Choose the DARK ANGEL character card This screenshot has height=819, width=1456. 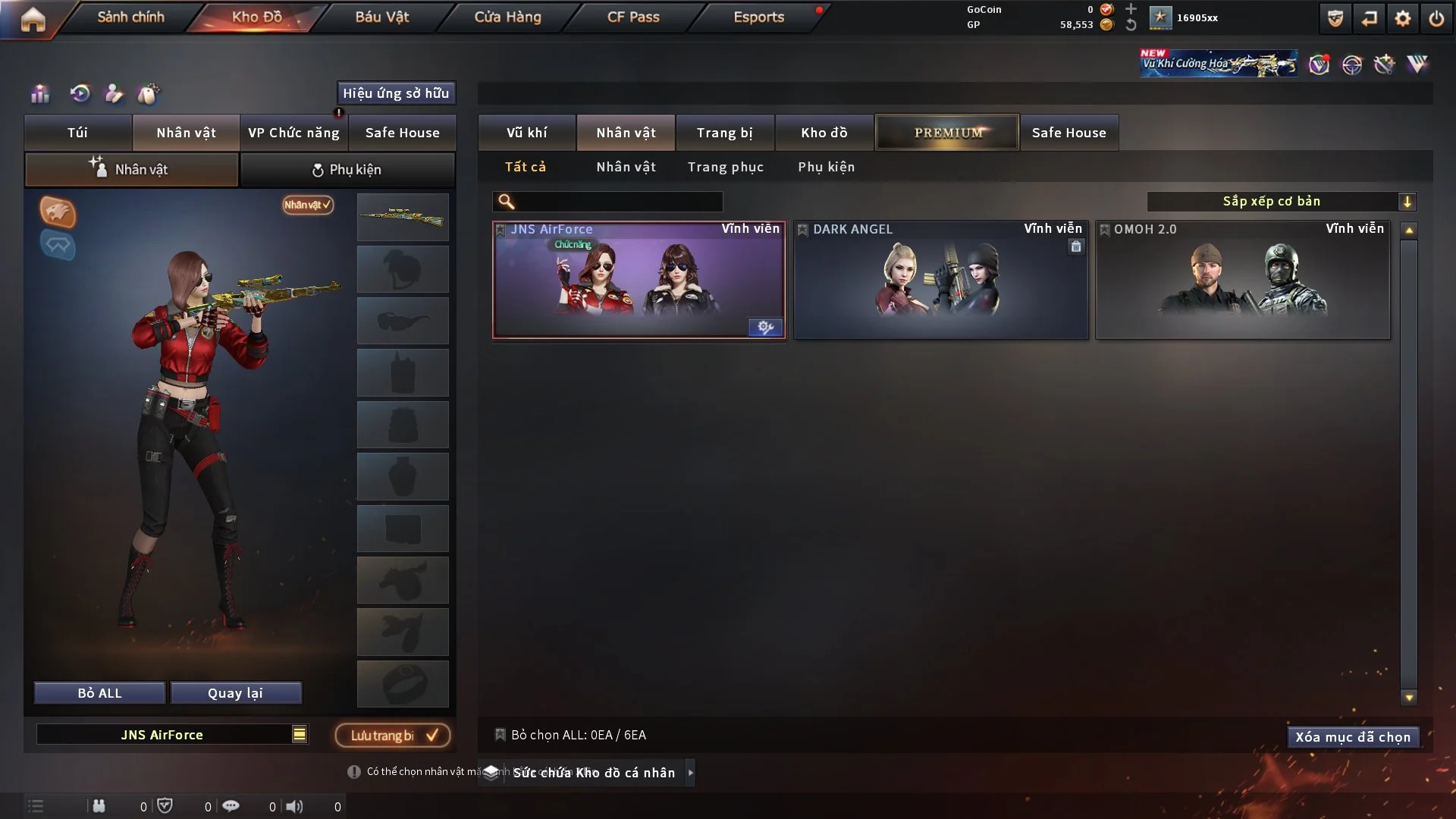point(940,281)
